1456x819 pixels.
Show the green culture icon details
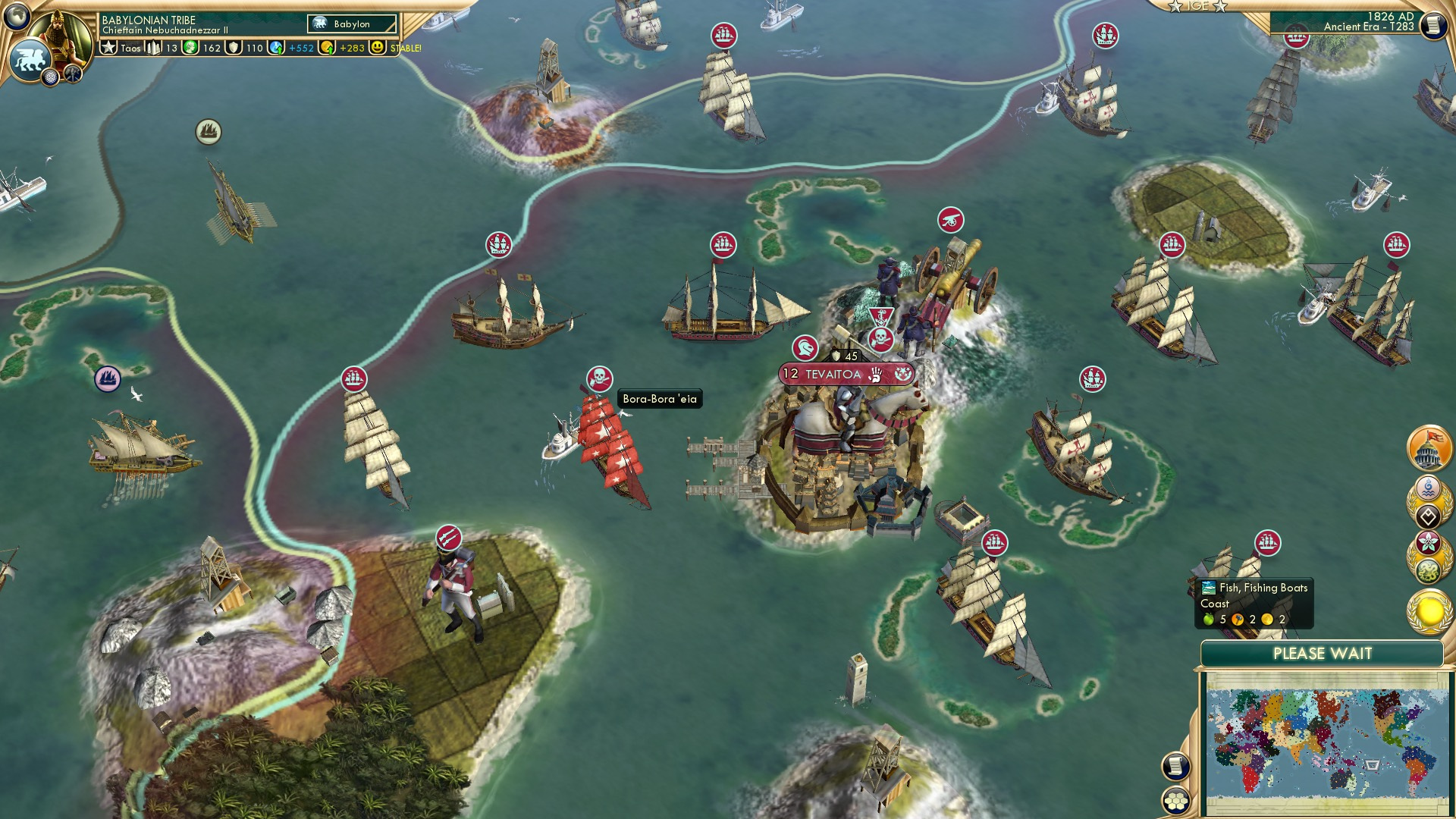(190, 48)
